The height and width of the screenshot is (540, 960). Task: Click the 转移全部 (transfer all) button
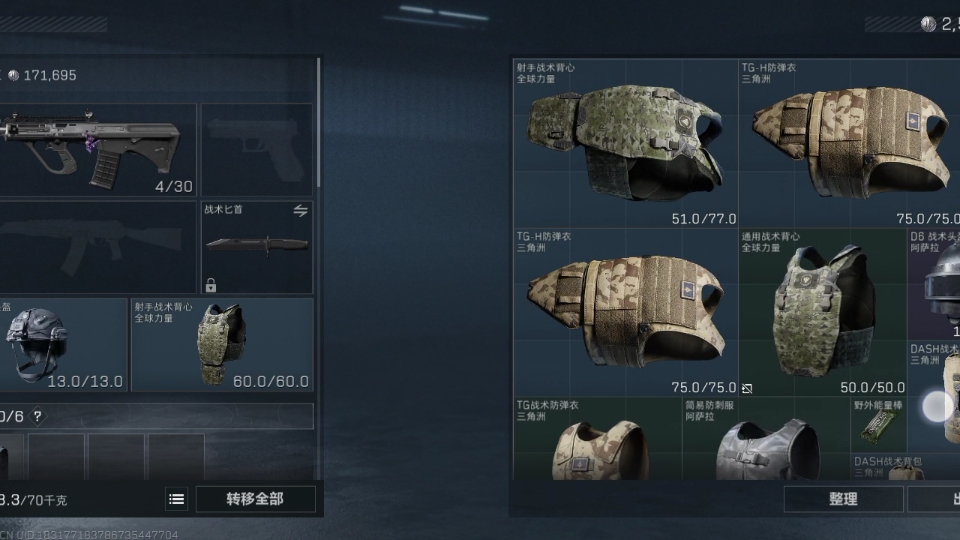[256, 498]
